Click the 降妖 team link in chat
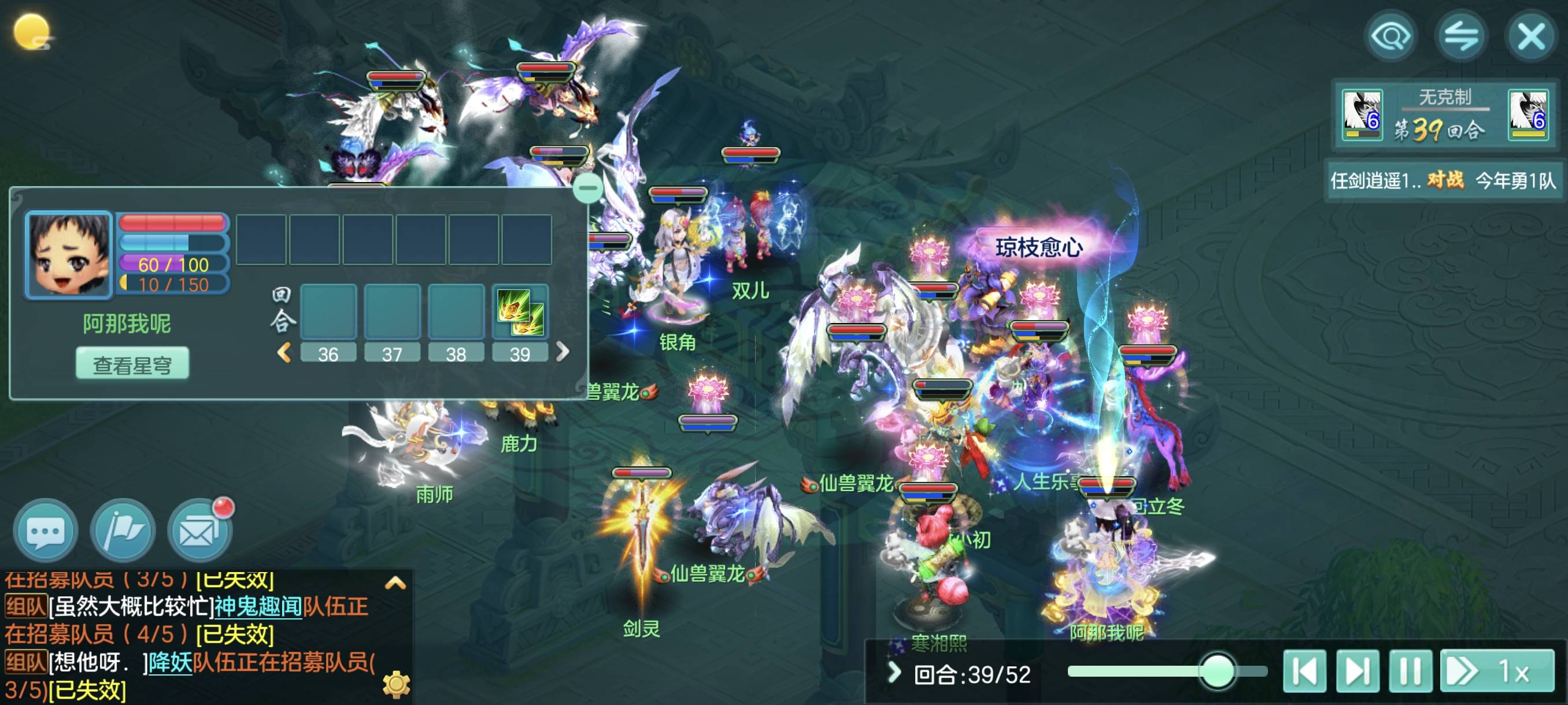Viewport: 1568px width, 705px height. [171, 662]
